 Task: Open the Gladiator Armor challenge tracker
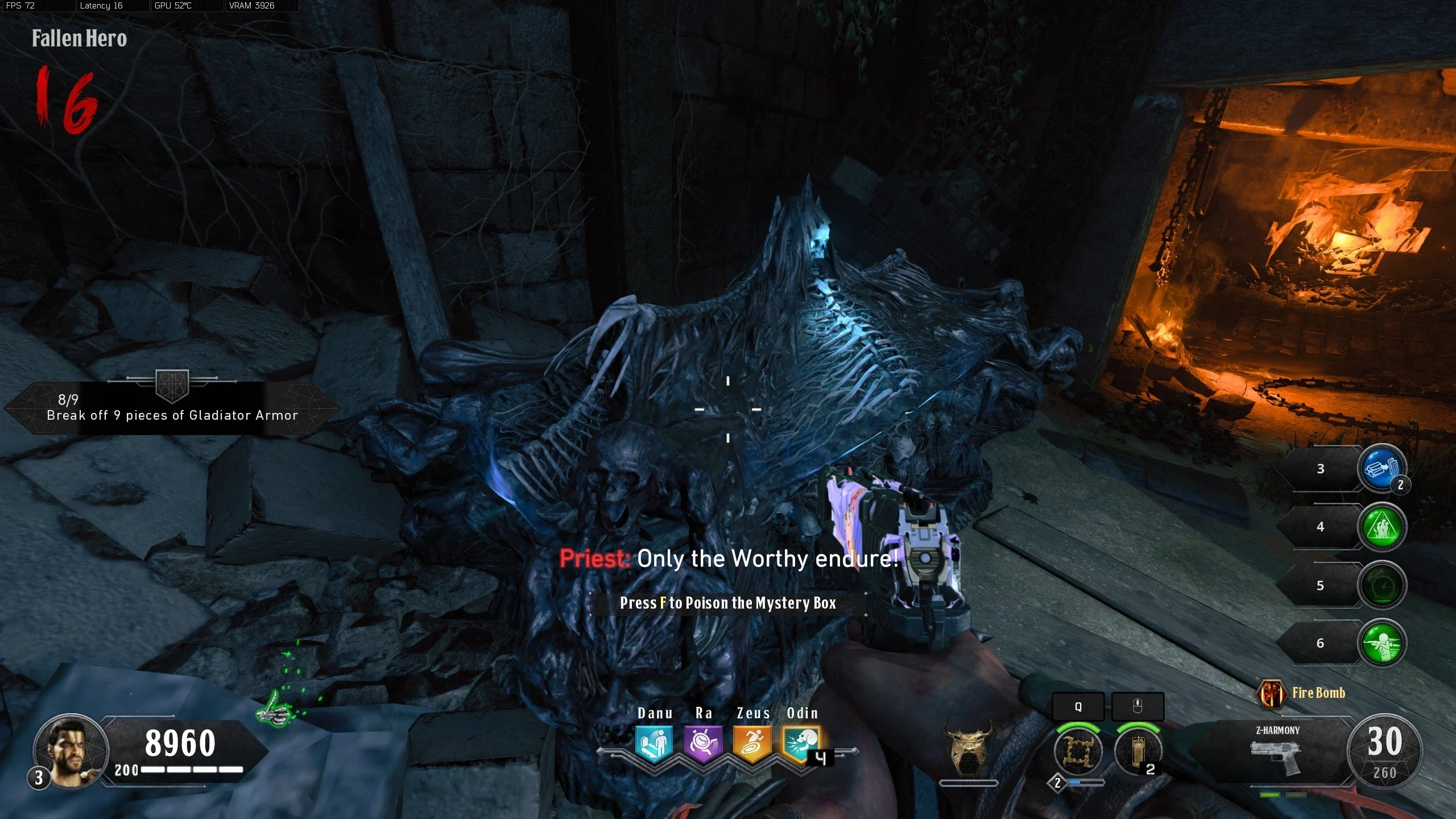(171, 408)
